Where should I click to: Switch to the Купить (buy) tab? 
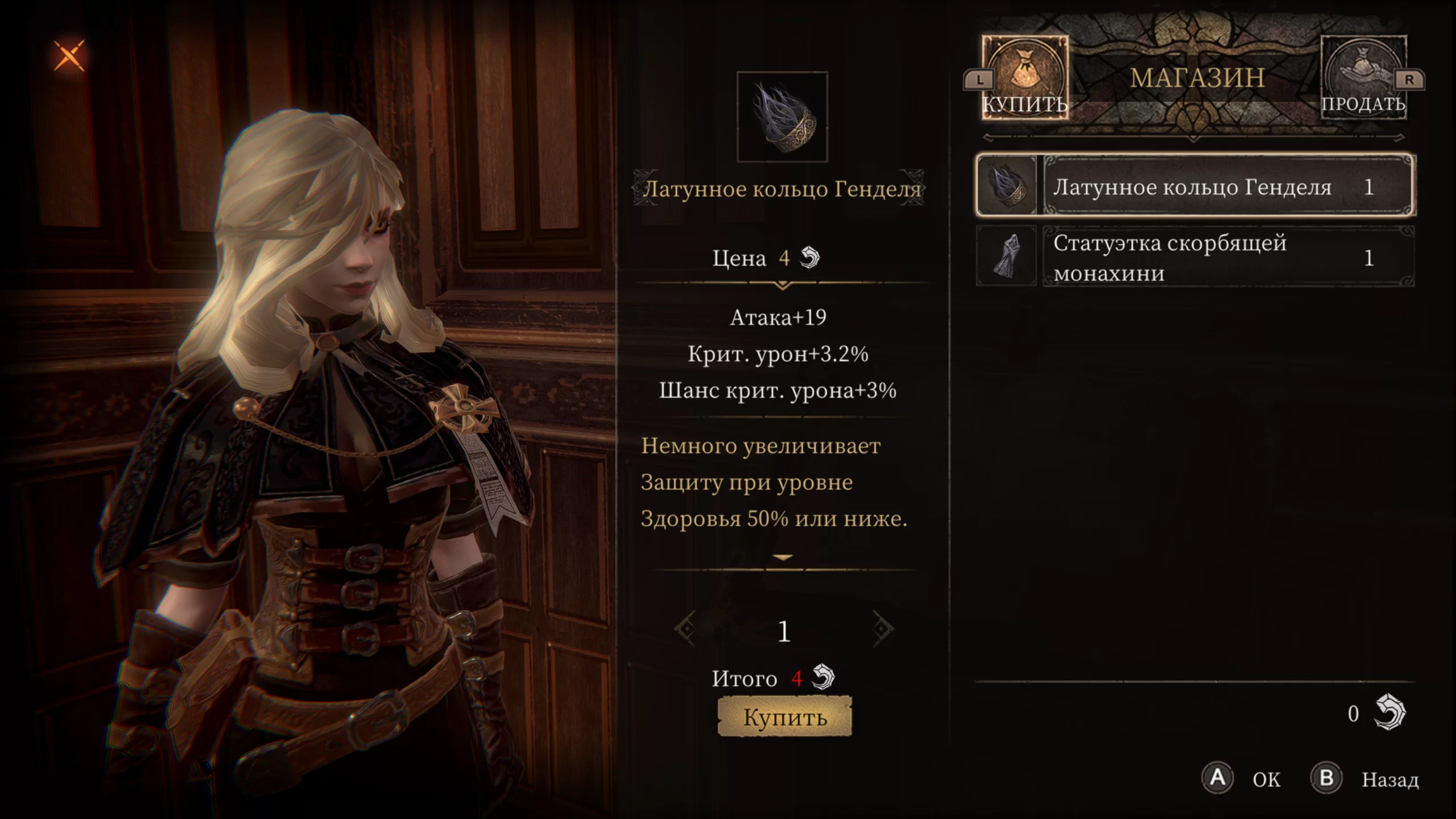[x=1025, y=78]
